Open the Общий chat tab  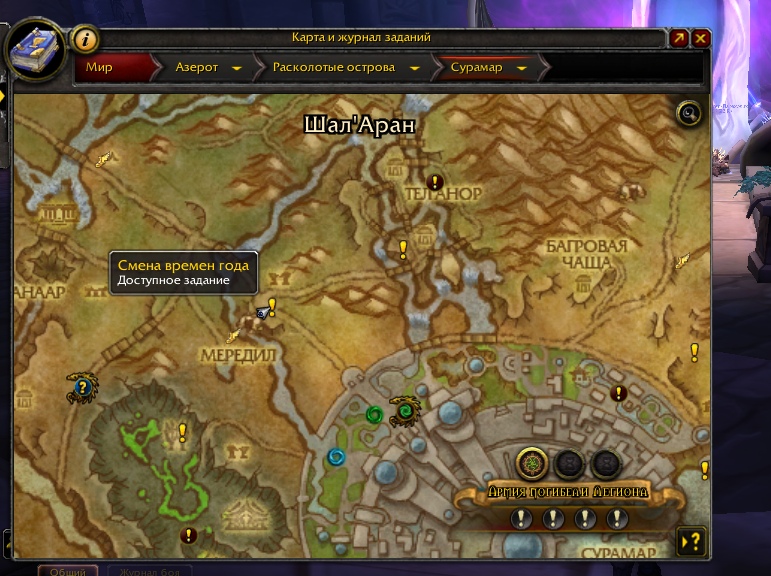68,571
